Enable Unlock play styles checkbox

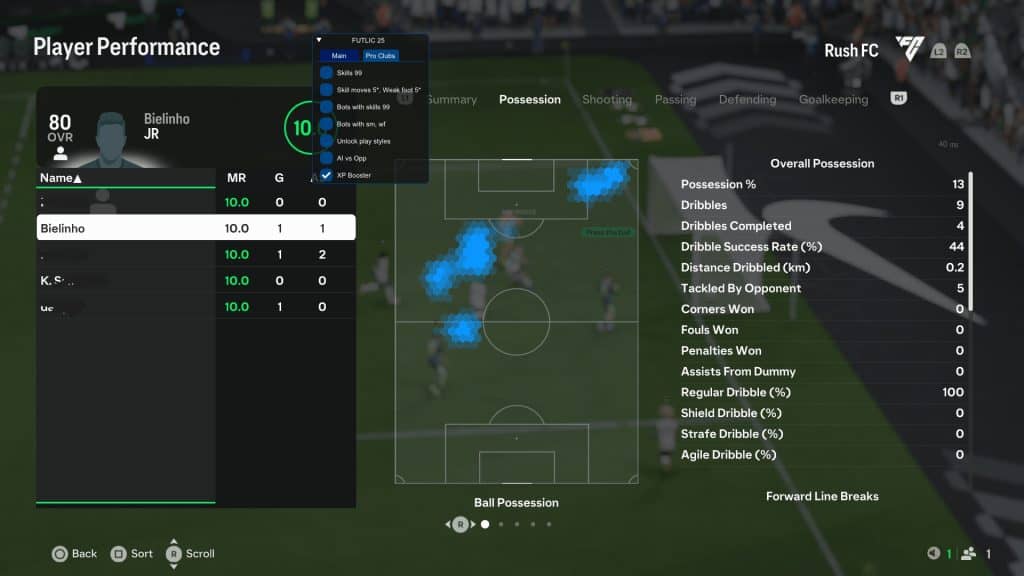[326, 141]
